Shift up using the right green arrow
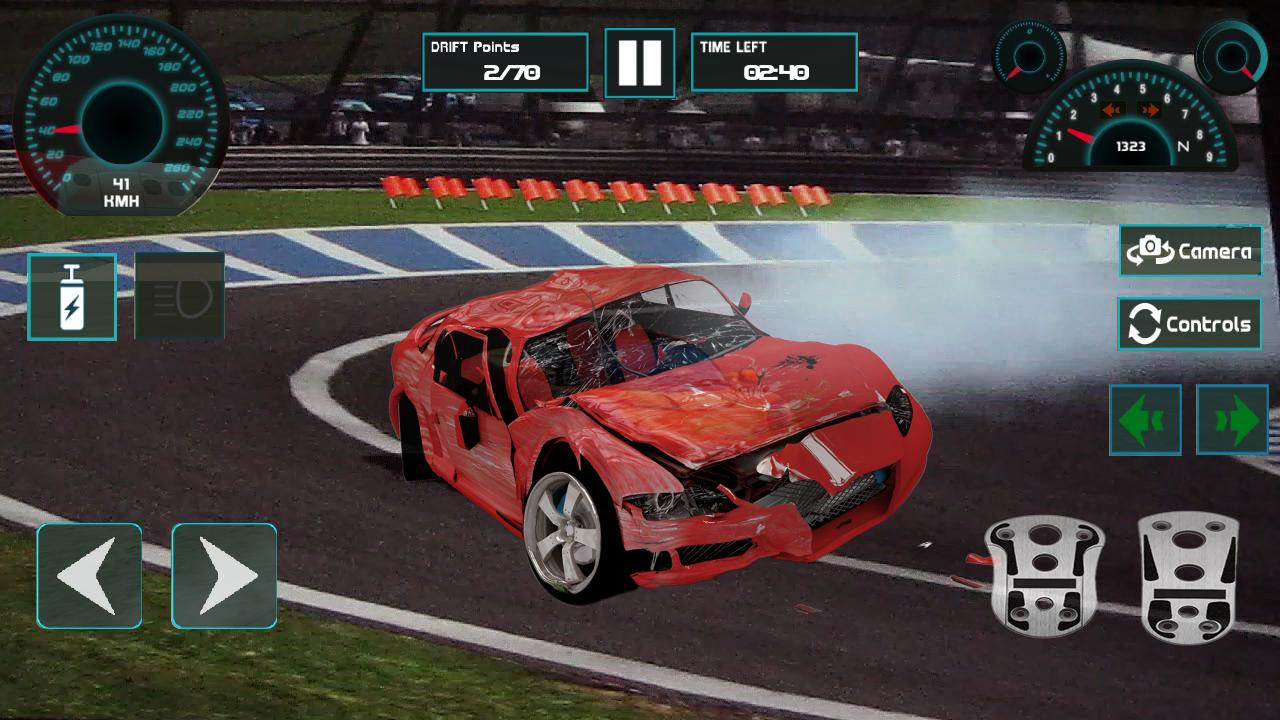The height and width of the screenshot is (720, 1280). (x=1233, y=420)
